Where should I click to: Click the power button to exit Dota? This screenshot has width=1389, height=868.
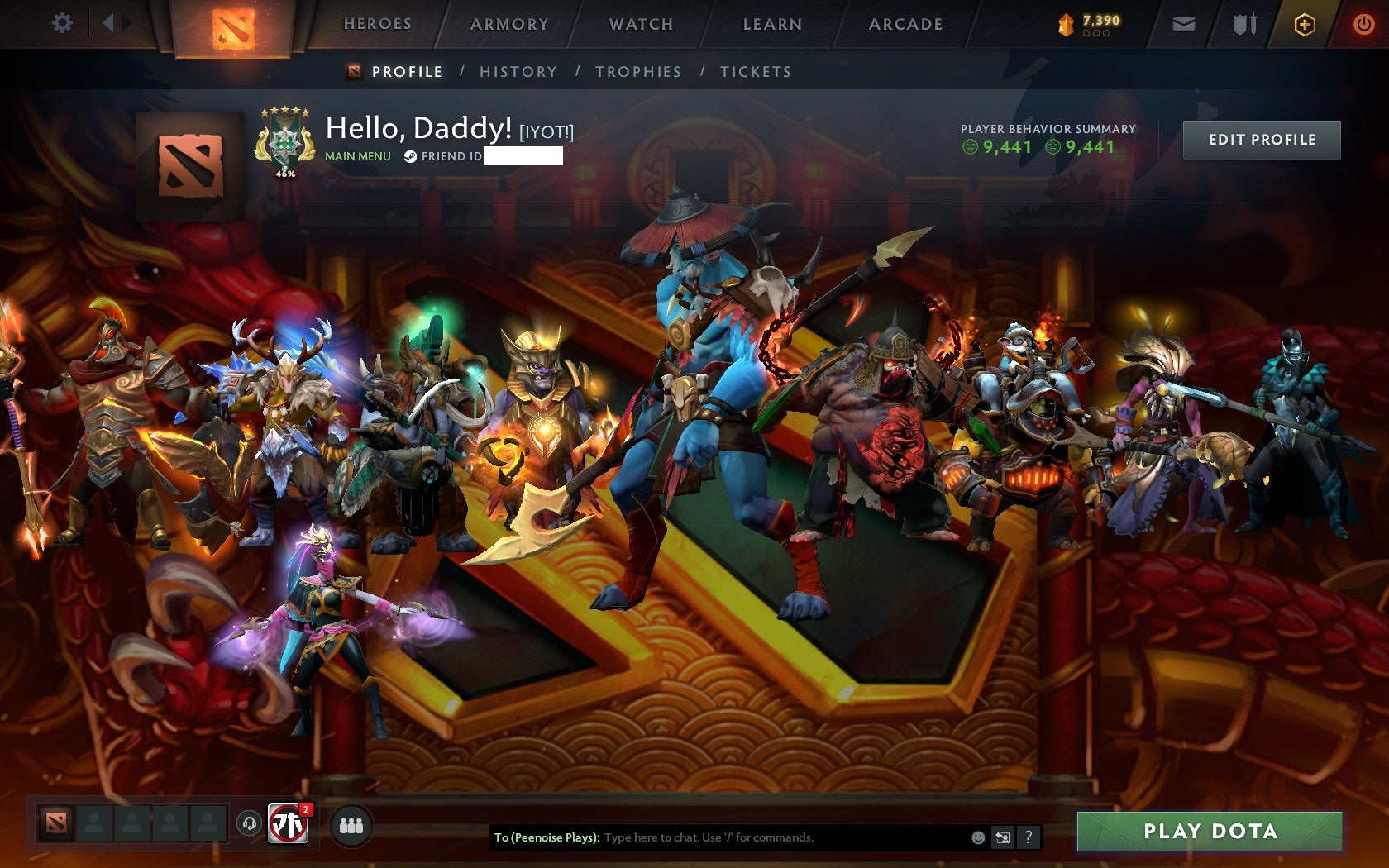coord(1364,23)
